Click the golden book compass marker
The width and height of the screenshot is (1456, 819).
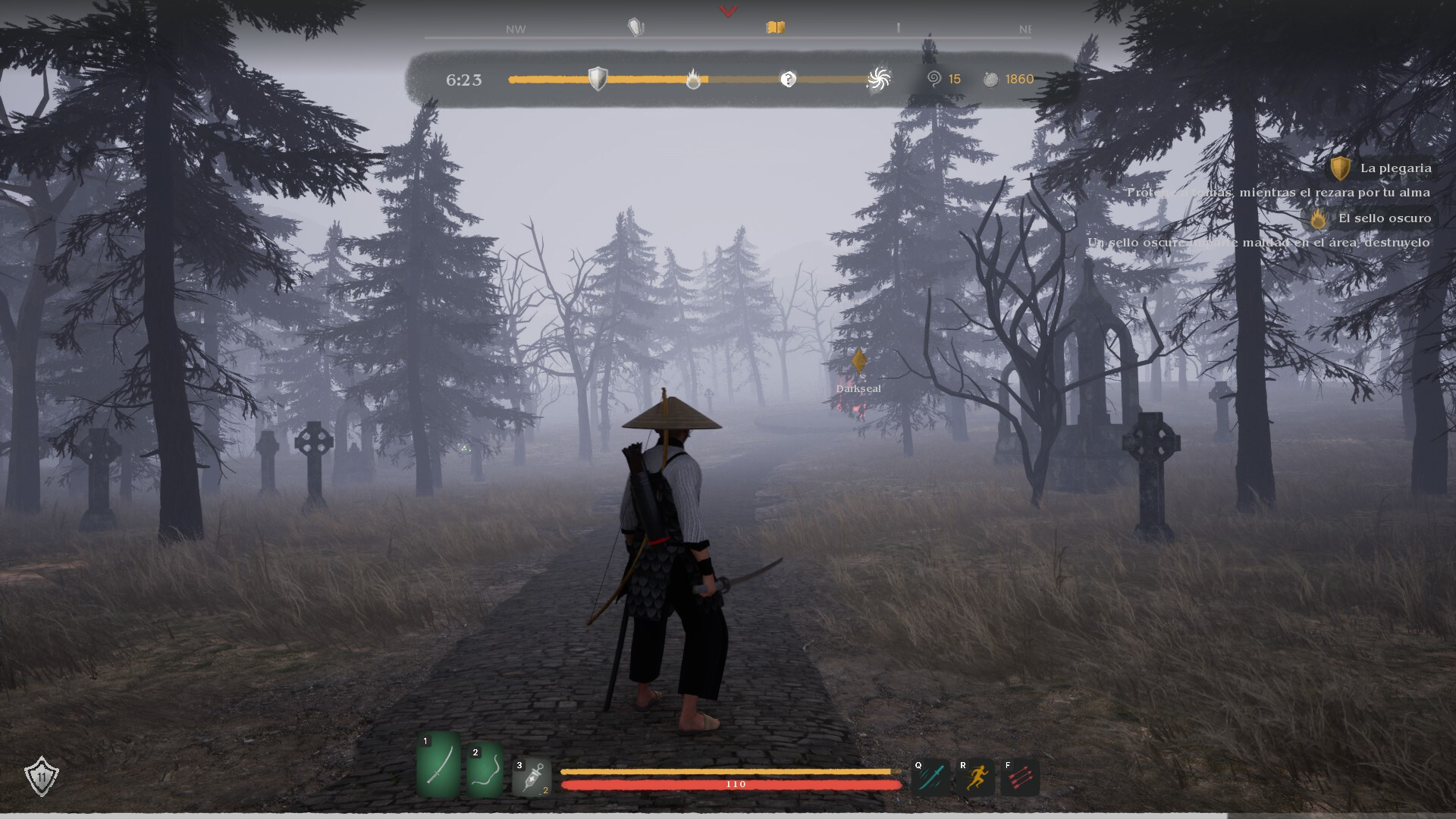pos(775,28)
